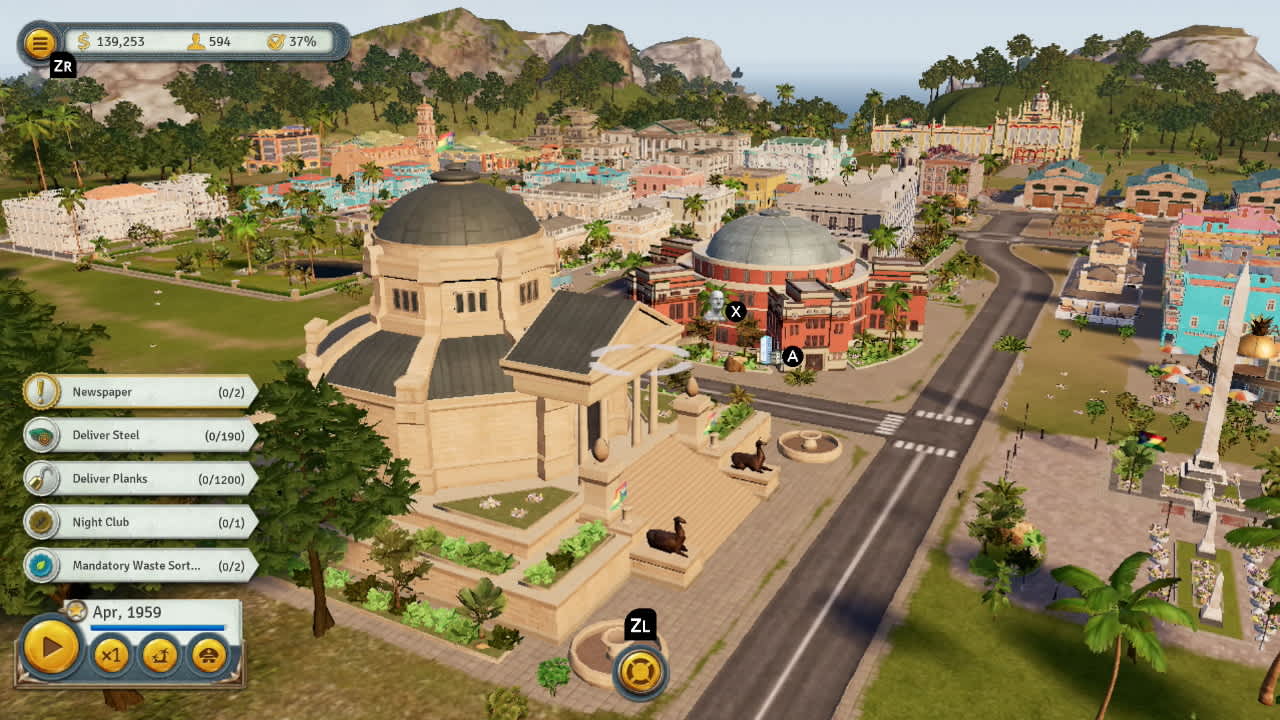Switch game speed from x1
Screen dimensions: 1280x720
pyautogui.click(x=110, y=655)
